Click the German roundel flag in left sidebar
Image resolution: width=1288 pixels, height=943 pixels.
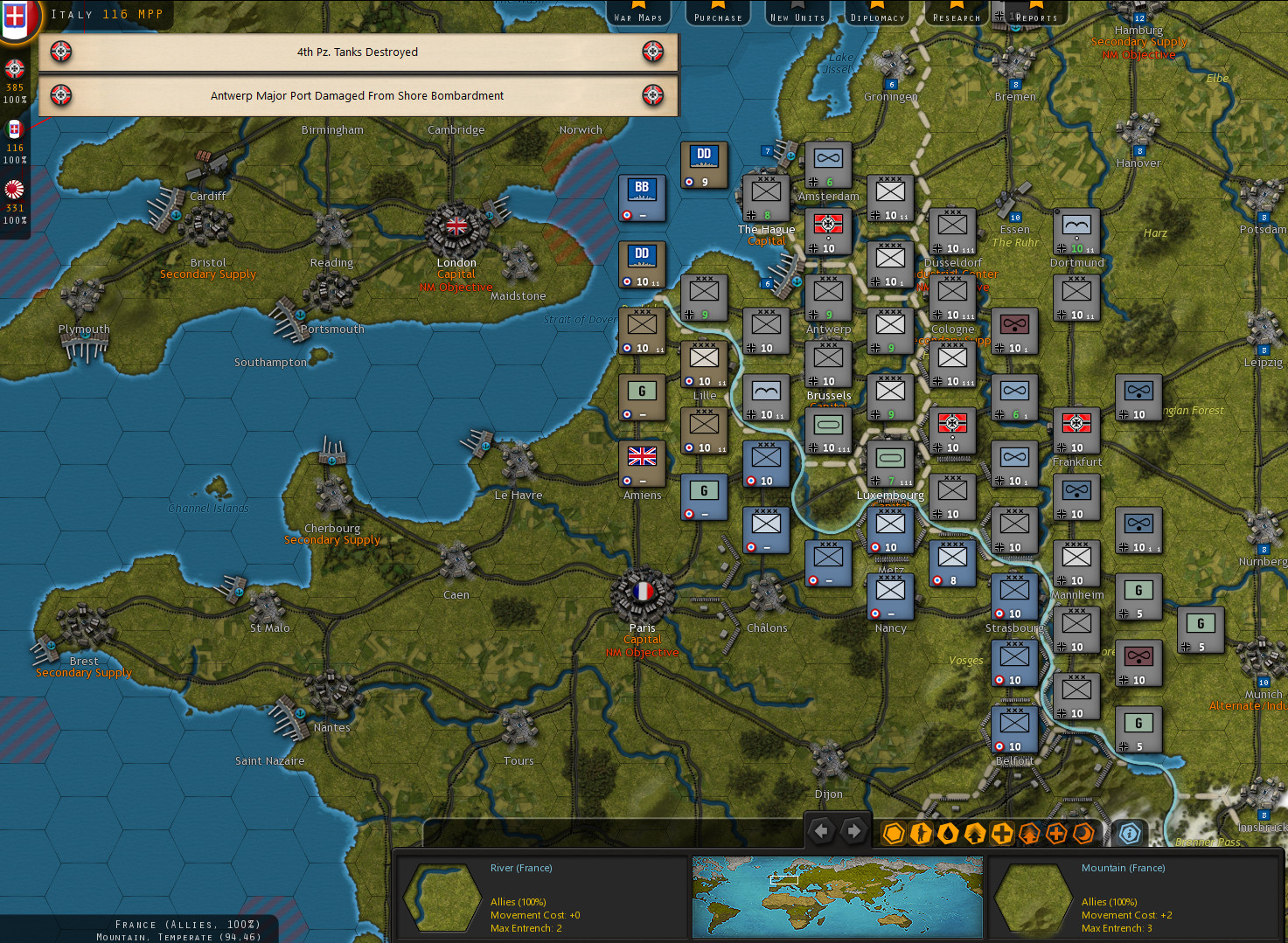click(14, 69)
